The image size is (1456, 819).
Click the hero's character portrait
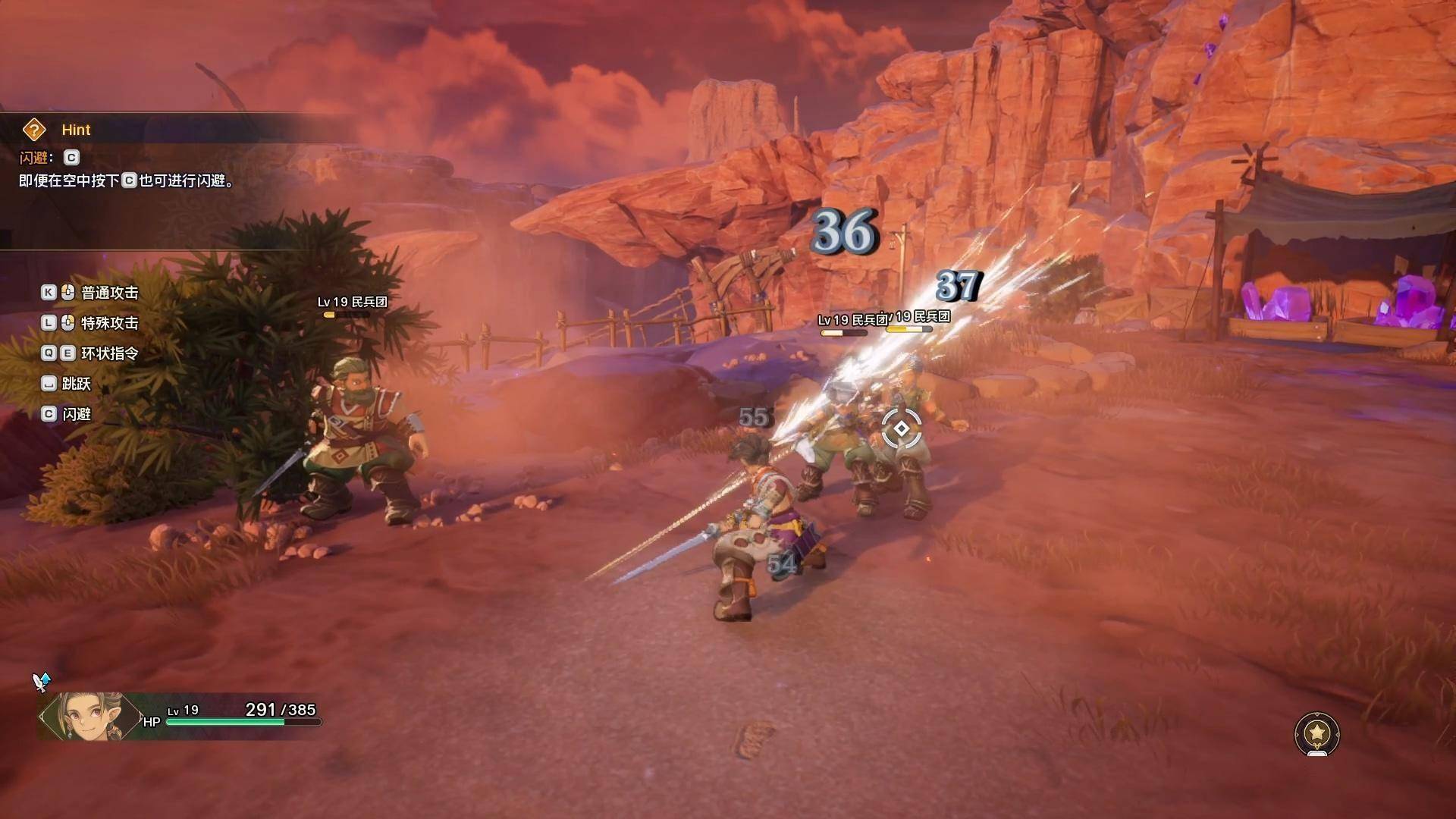click(89, 717)
